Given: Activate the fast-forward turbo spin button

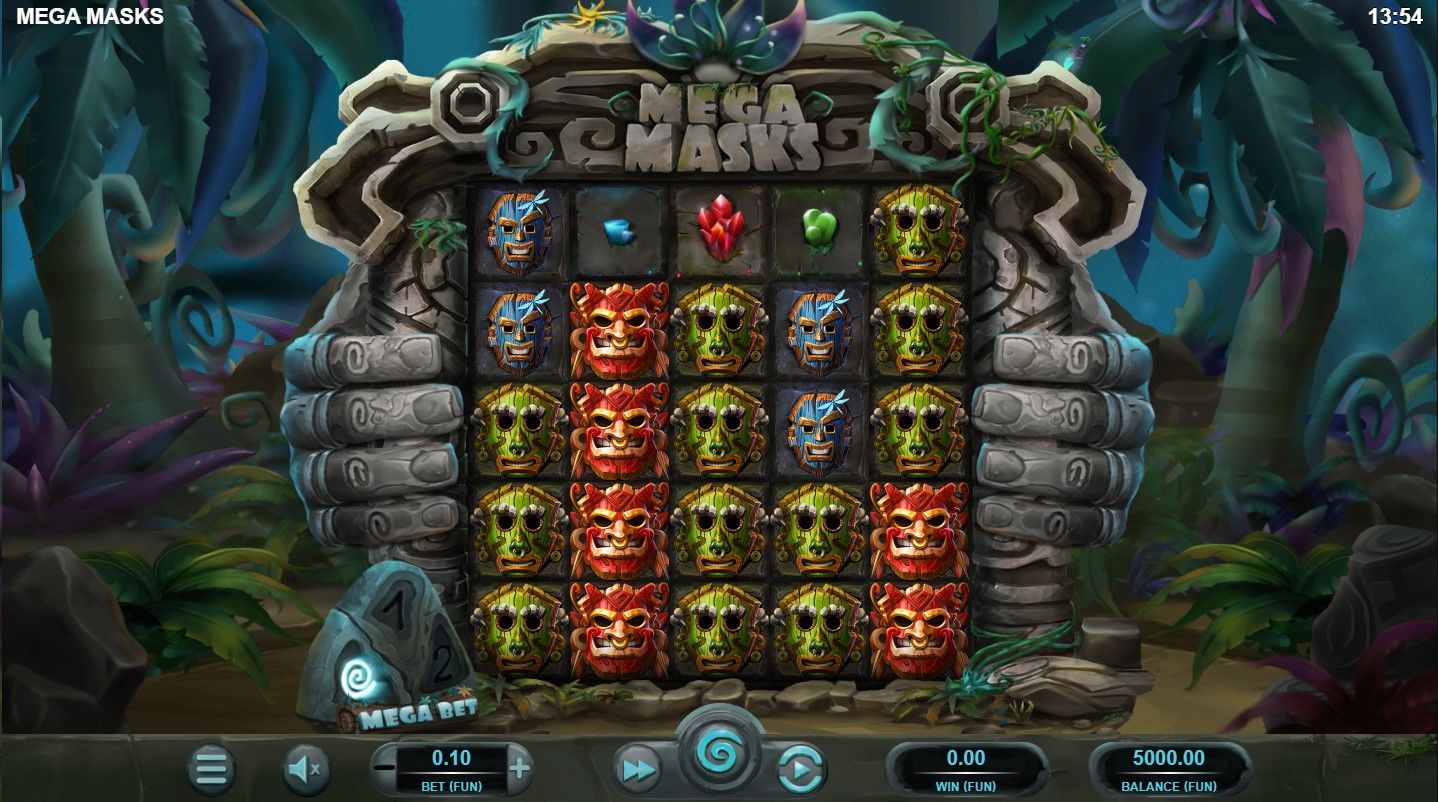Looking at the screenshot, I should click(x=639, y=768).
